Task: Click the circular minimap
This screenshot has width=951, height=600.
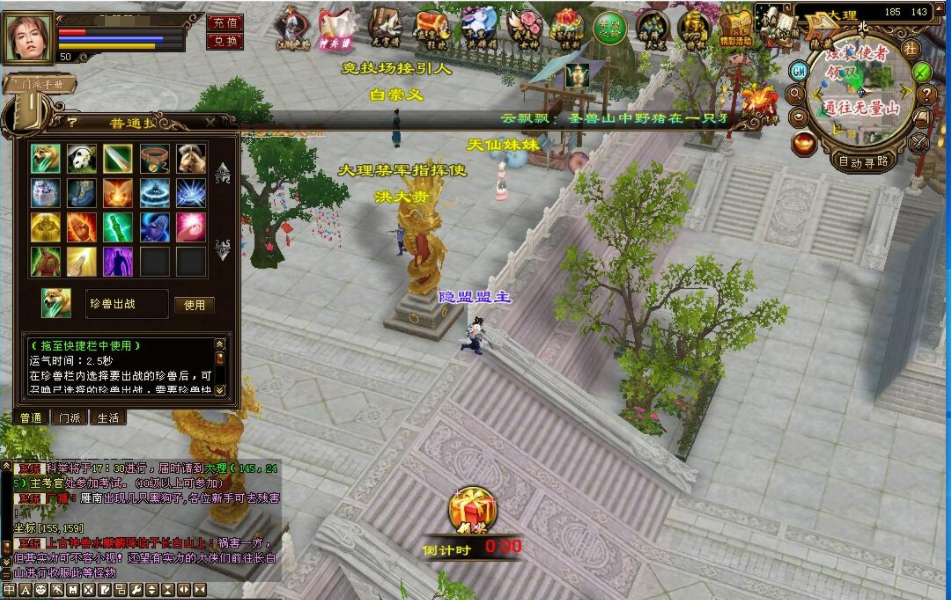Action: click(861, 88)
